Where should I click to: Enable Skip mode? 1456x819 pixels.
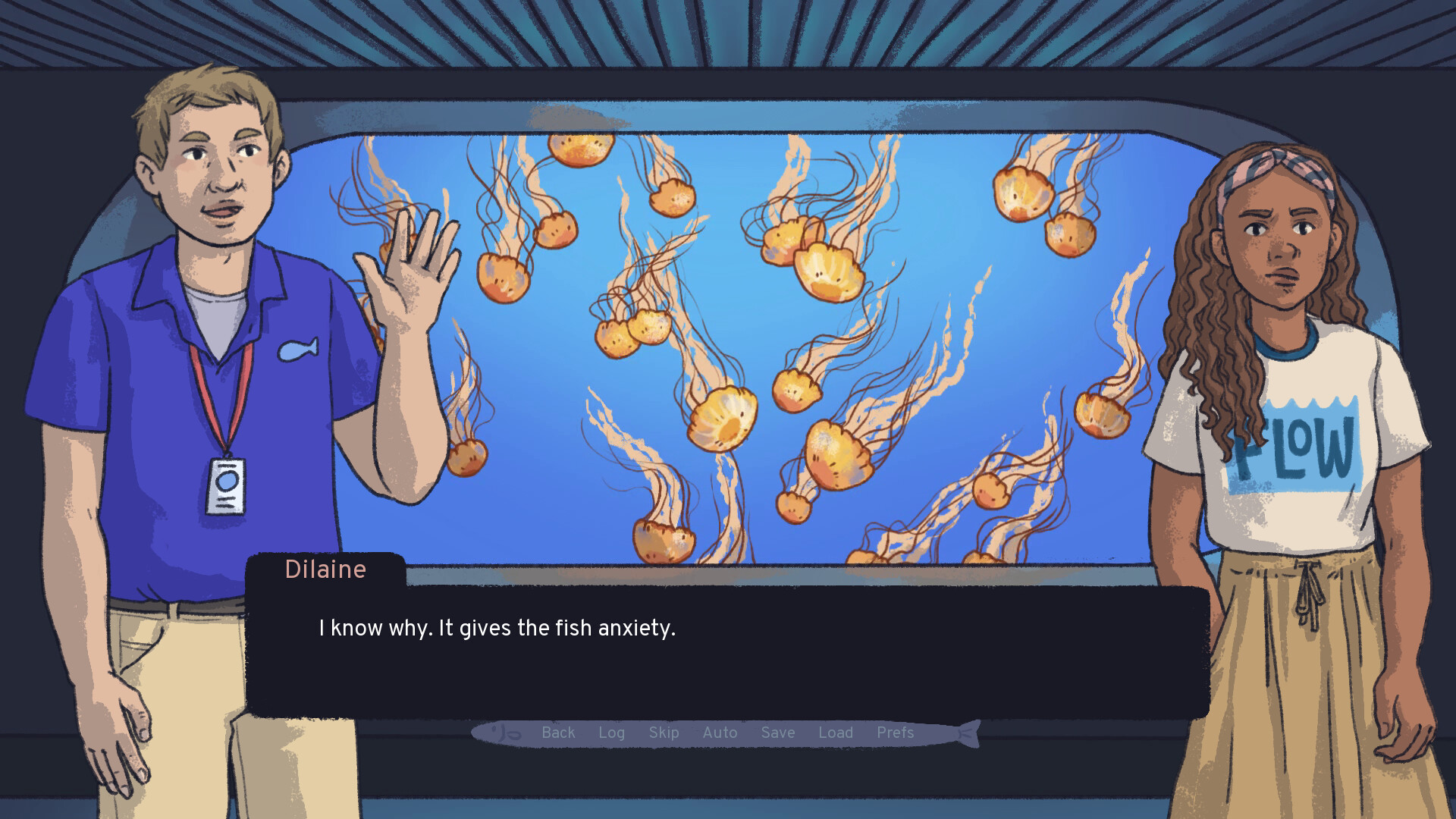(664, 733)
